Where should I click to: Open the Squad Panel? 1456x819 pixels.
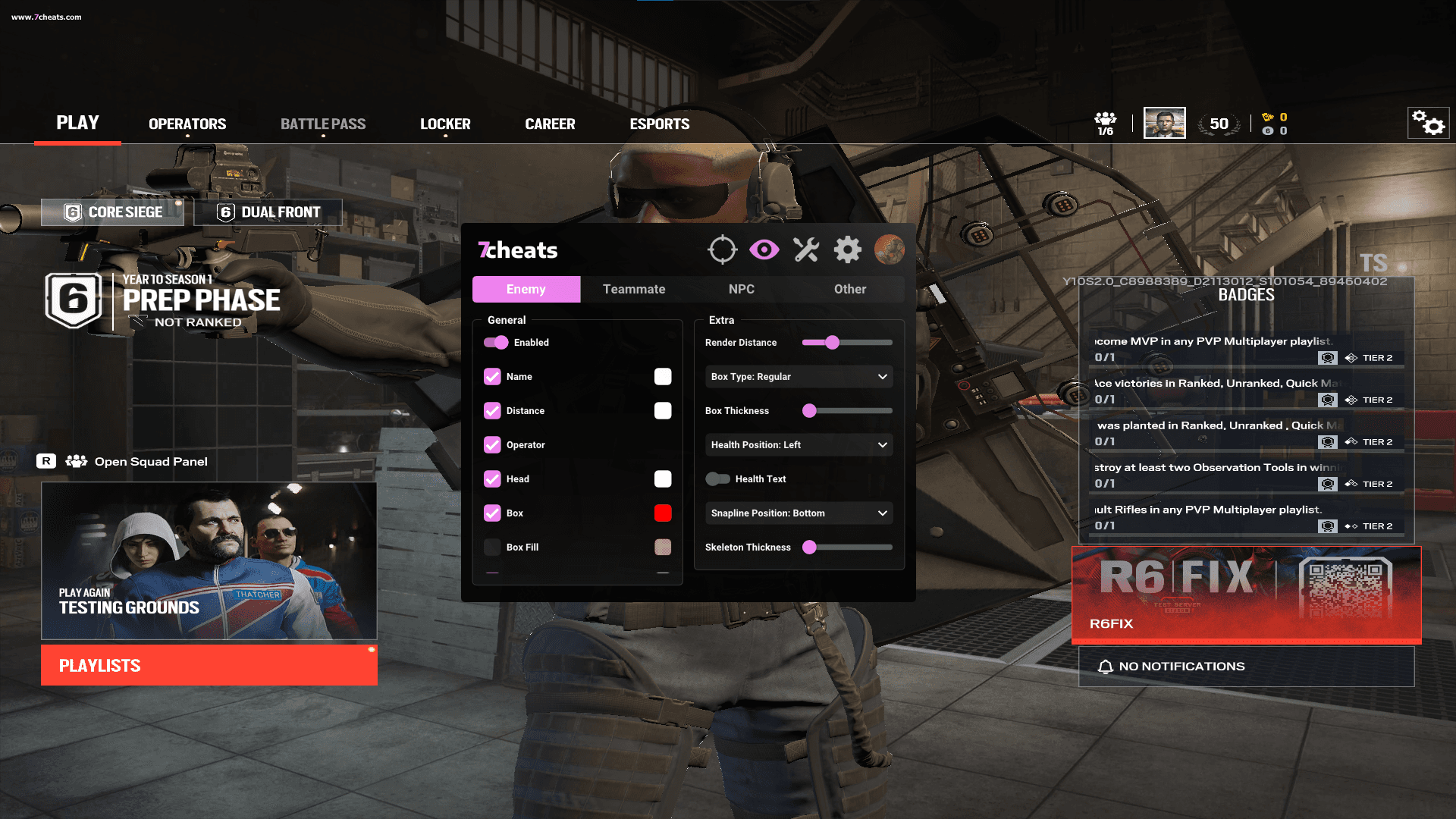tap(150, 461)
